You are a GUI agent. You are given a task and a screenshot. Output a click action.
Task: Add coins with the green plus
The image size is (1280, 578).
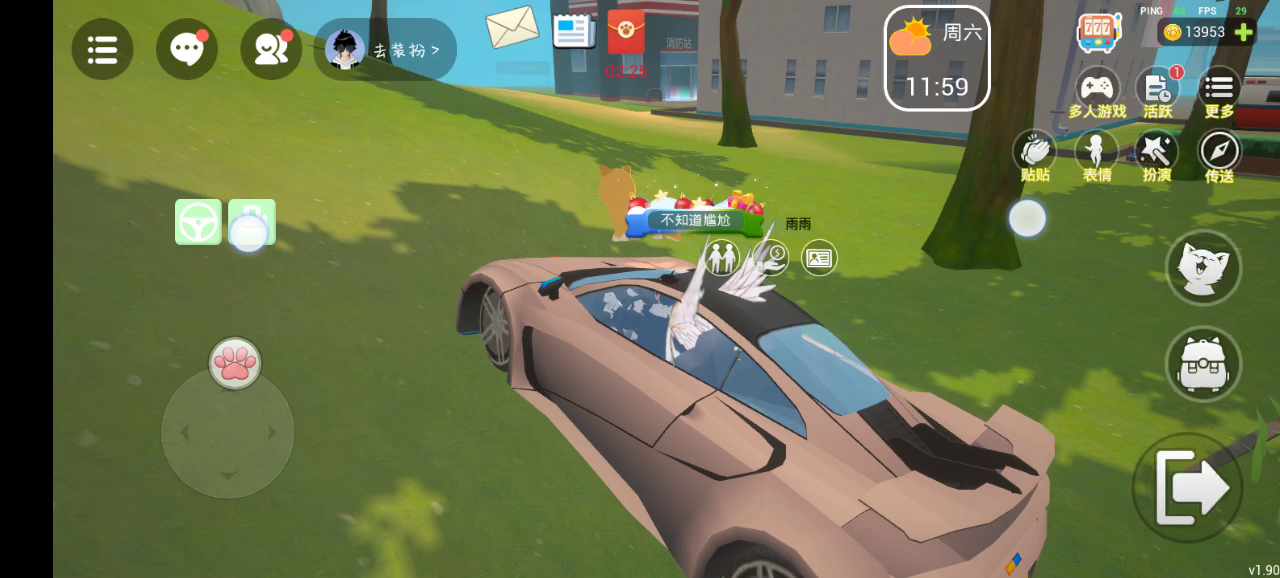(1244, 32)
